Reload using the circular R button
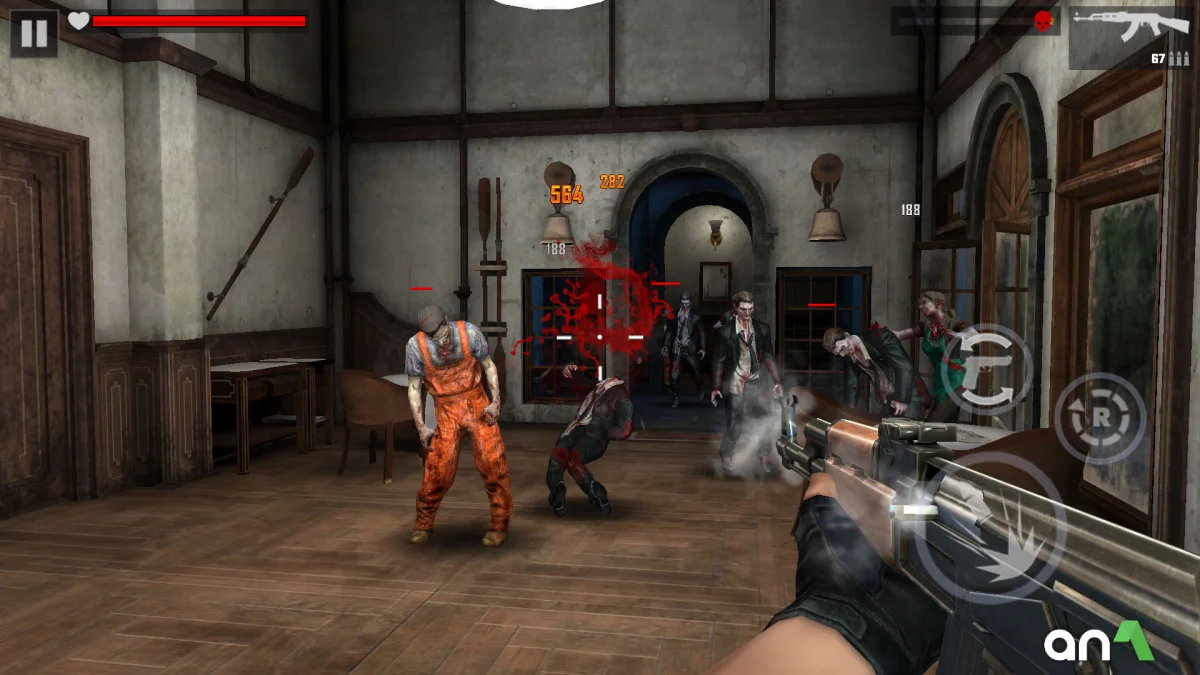The height and width of the screenshot is (675, 1200). tap(1100, 418)
